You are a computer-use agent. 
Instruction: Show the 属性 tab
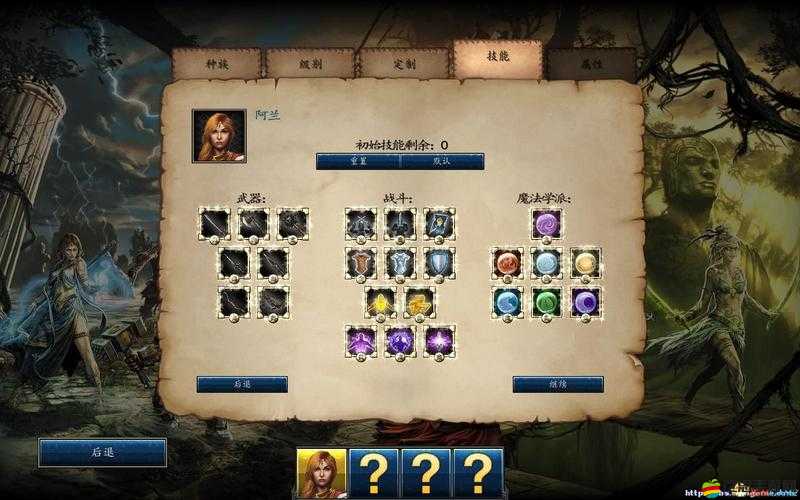(x=590, y=62)
